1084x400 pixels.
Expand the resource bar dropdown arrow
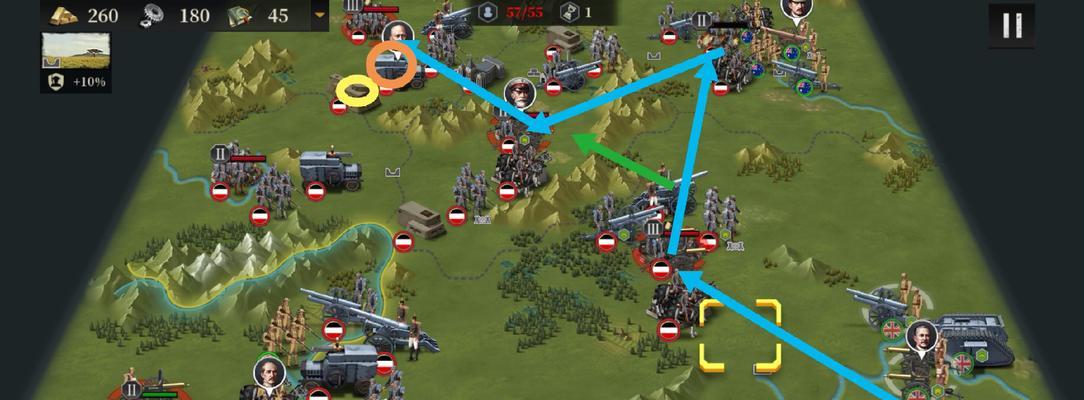click(320, 15)
